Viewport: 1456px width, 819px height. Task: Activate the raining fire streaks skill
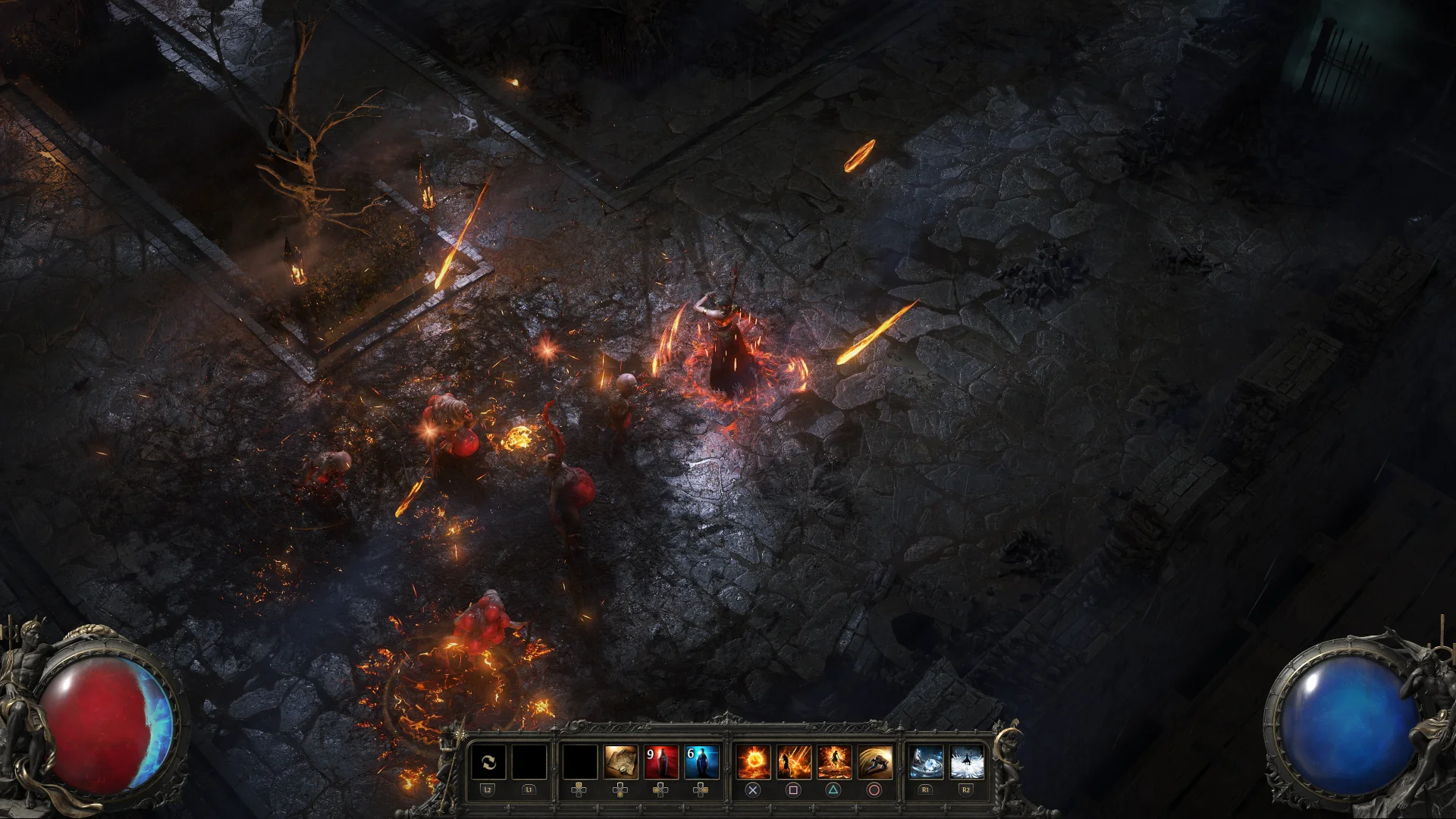[x=793, y=762]
